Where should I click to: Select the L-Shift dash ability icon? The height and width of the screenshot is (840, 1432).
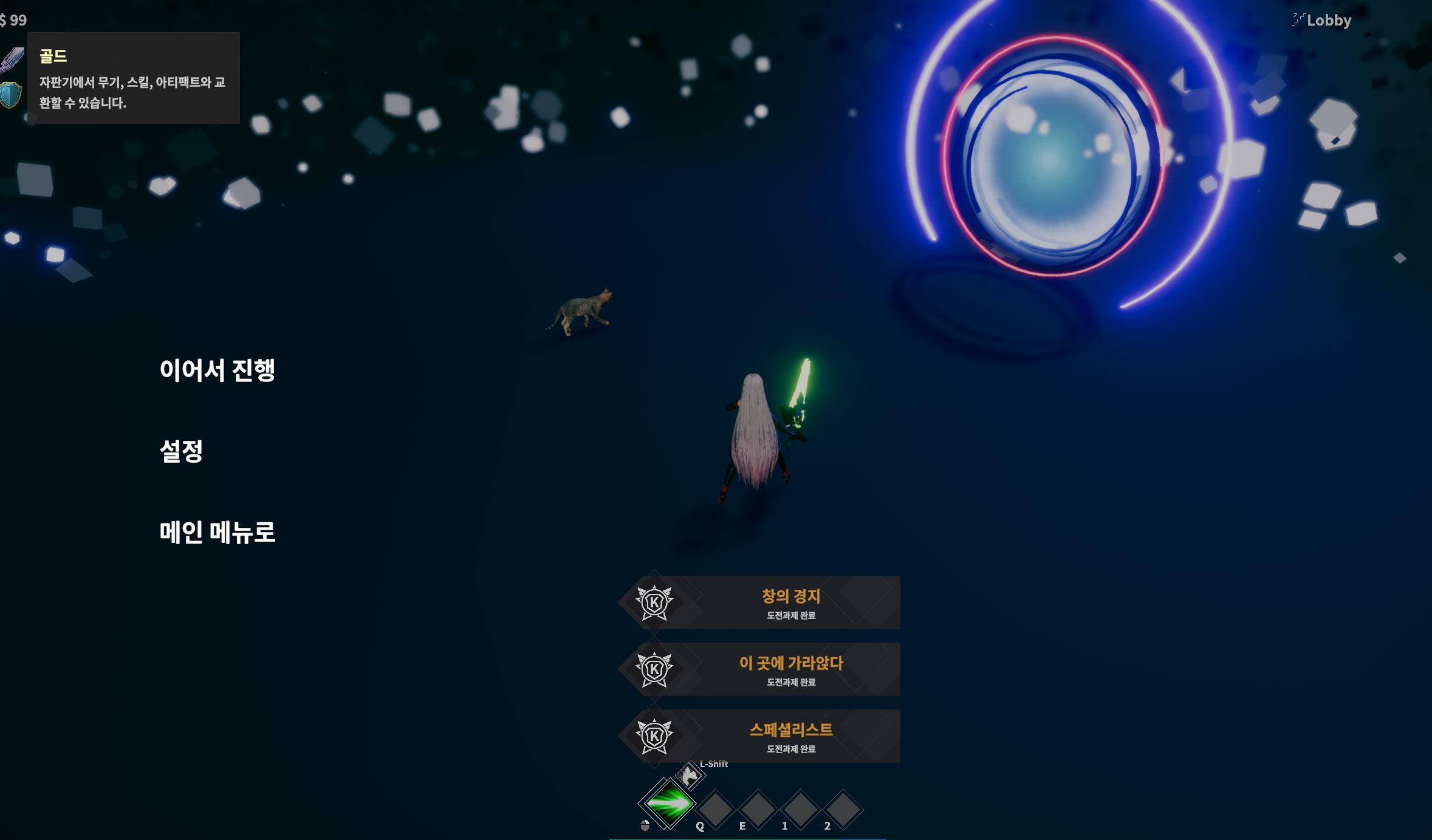coord(690,775)
